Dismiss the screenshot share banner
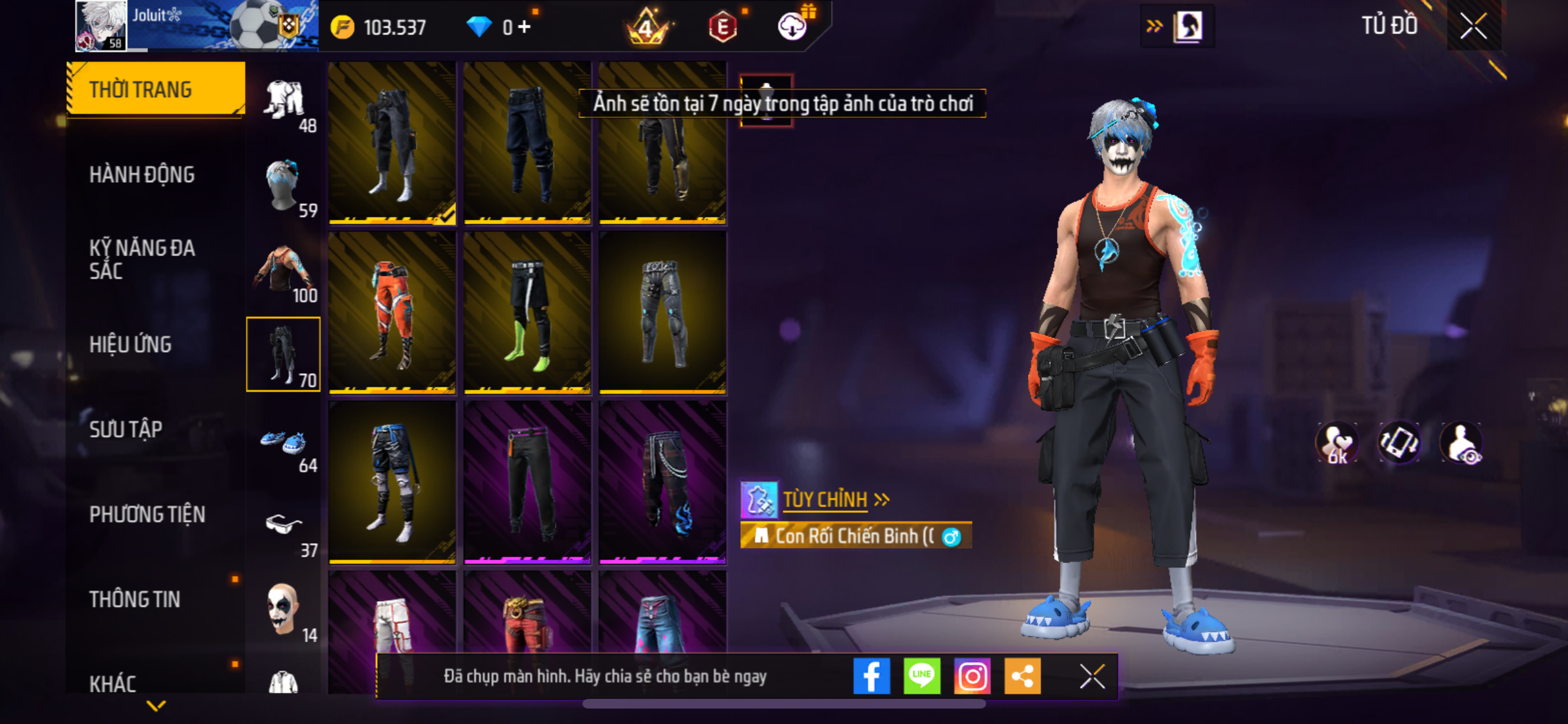Image resolution: width=1568 pixels, height=724 pixels. tap(1092, 676)
